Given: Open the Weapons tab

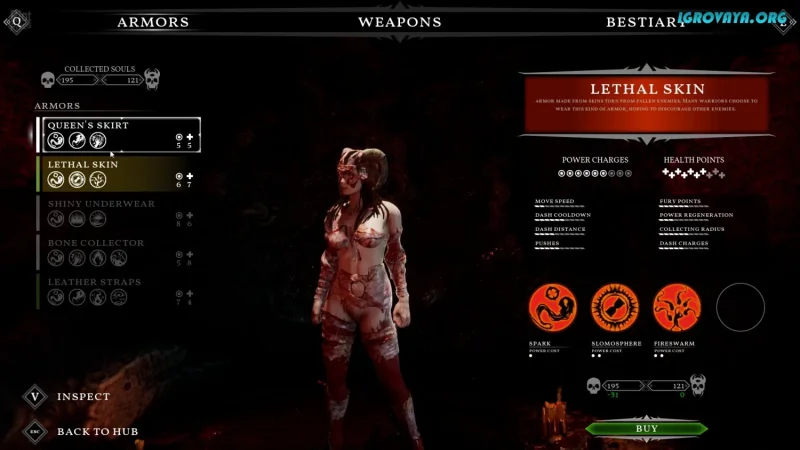Looking at the screenshot, I should tap(399, 22).
